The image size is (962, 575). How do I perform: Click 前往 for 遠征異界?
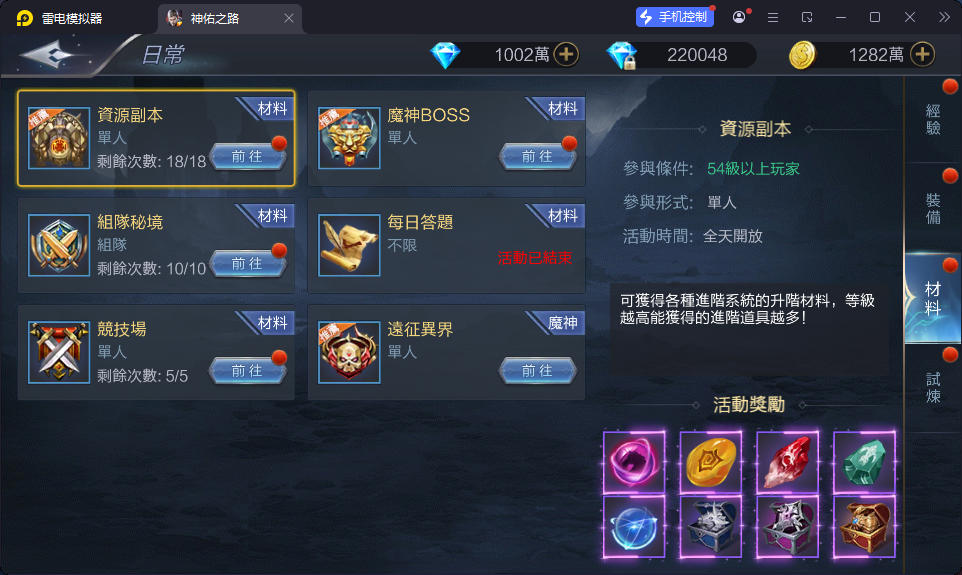pyautogui.click(x=537, y=370)
